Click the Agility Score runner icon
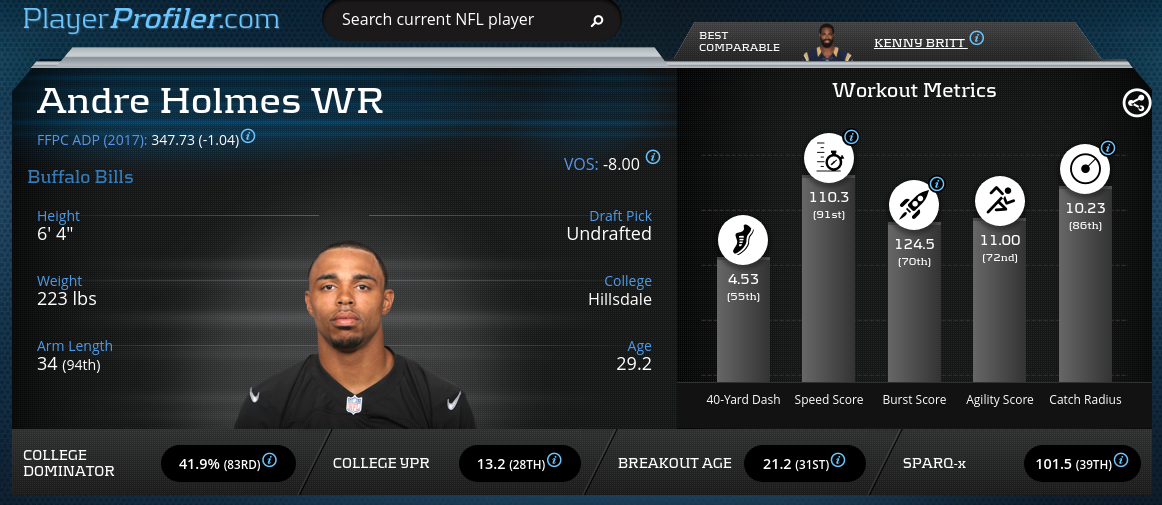 [x=999, y=201]
